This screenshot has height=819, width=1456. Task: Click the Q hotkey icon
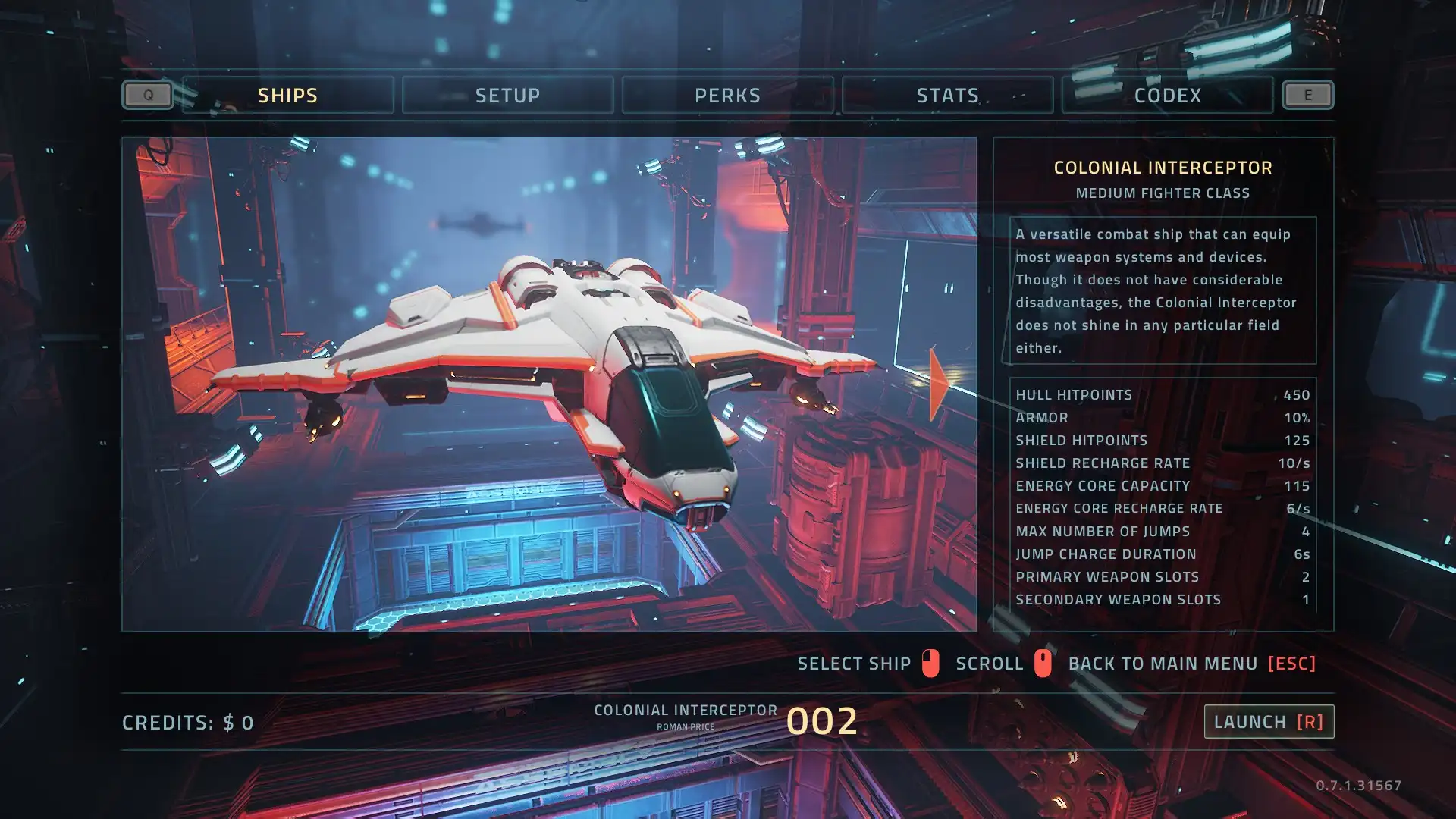(147, 95)
